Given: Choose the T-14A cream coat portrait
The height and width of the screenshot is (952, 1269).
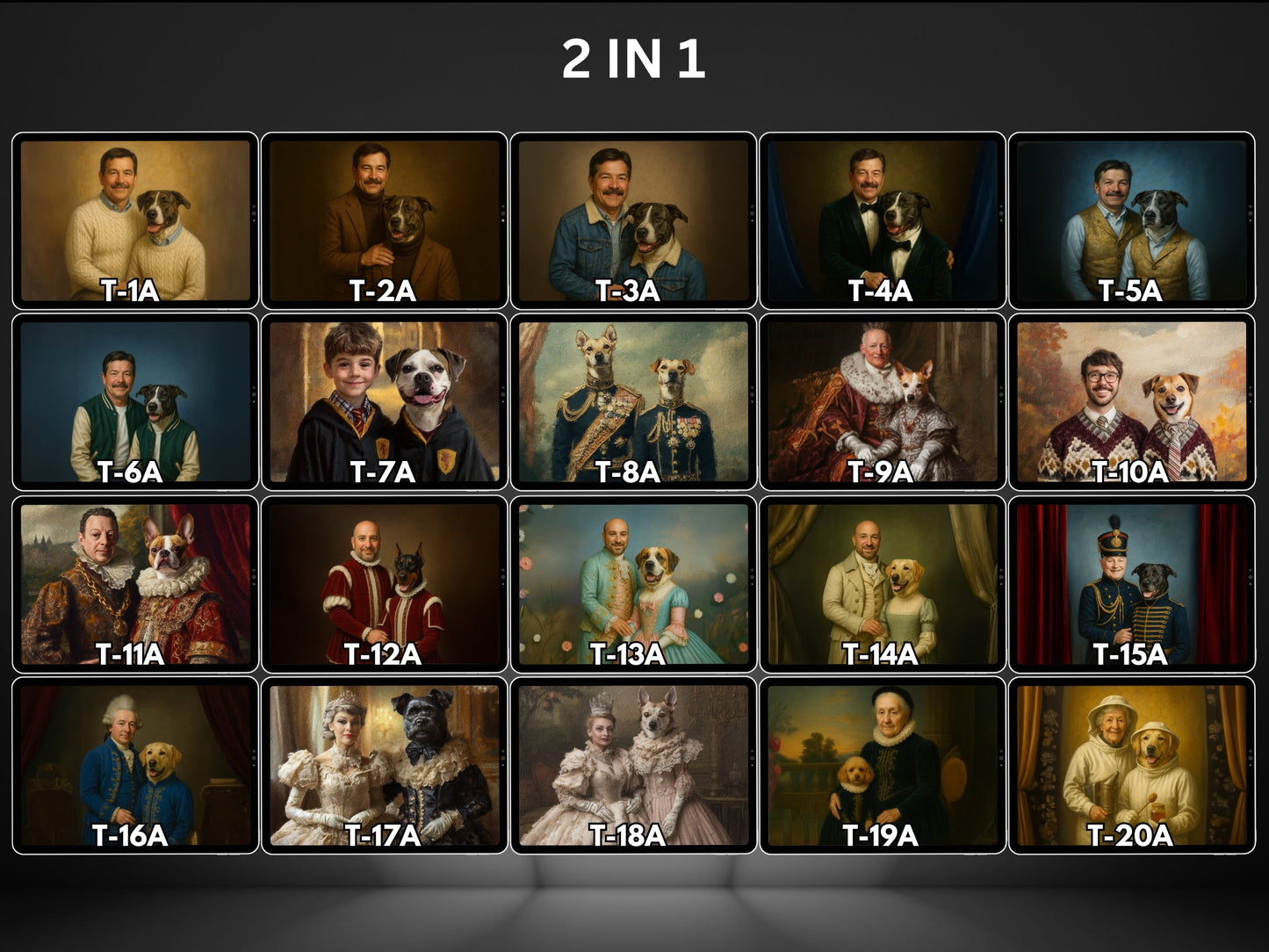Looking at the screenshot, I should pos(883,584).
